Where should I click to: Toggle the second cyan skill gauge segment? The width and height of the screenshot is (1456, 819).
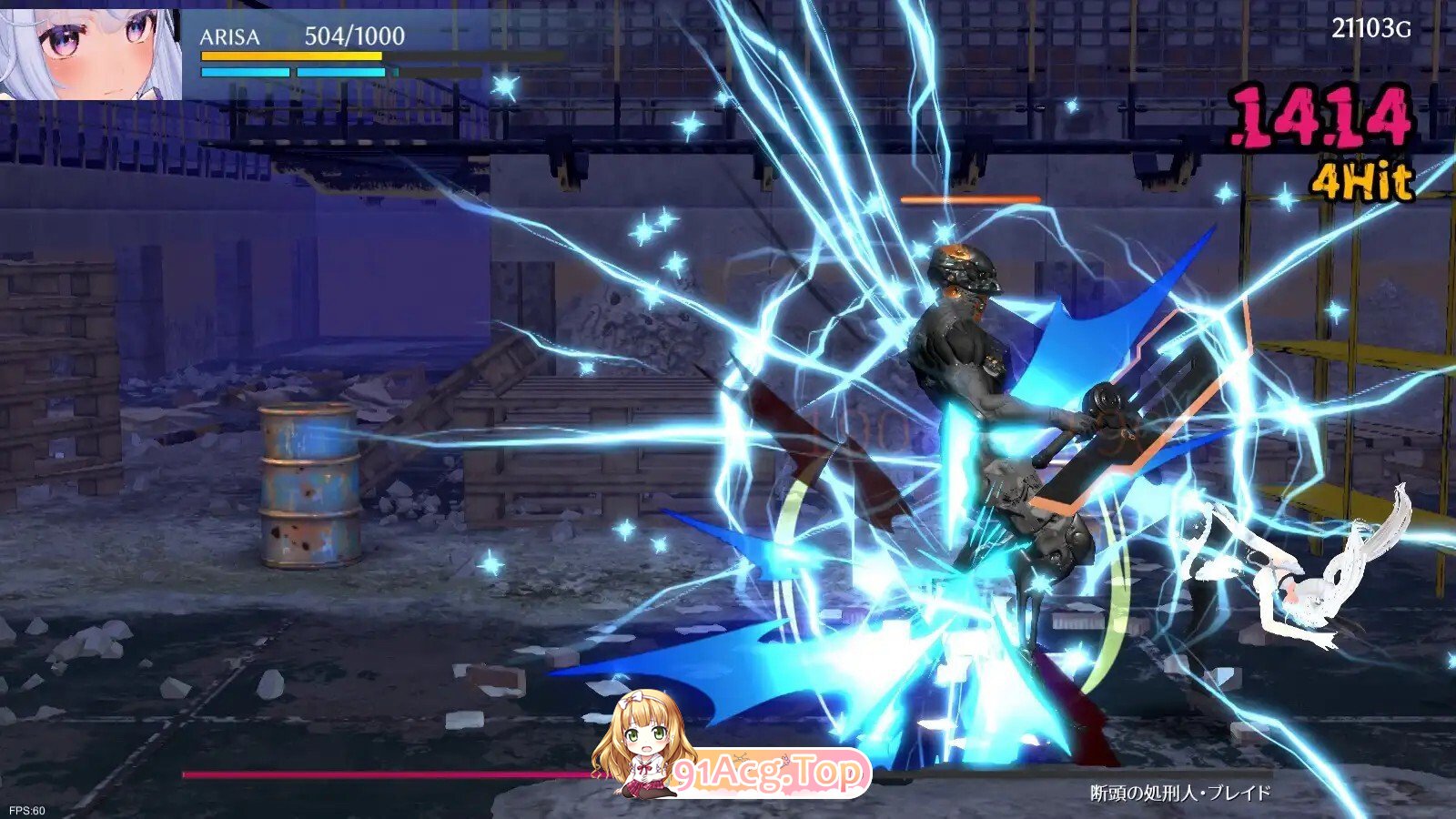click(x=341, y=73)
